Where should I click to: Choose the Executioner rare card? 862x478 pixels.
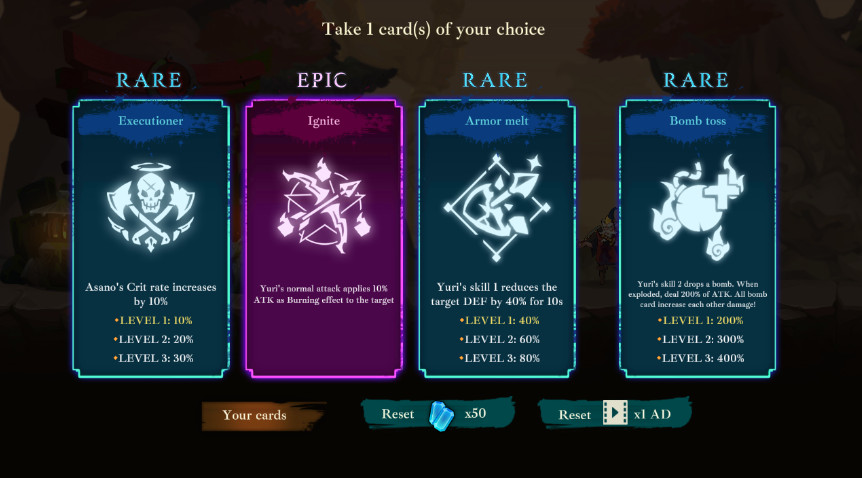tap(150, 238)
